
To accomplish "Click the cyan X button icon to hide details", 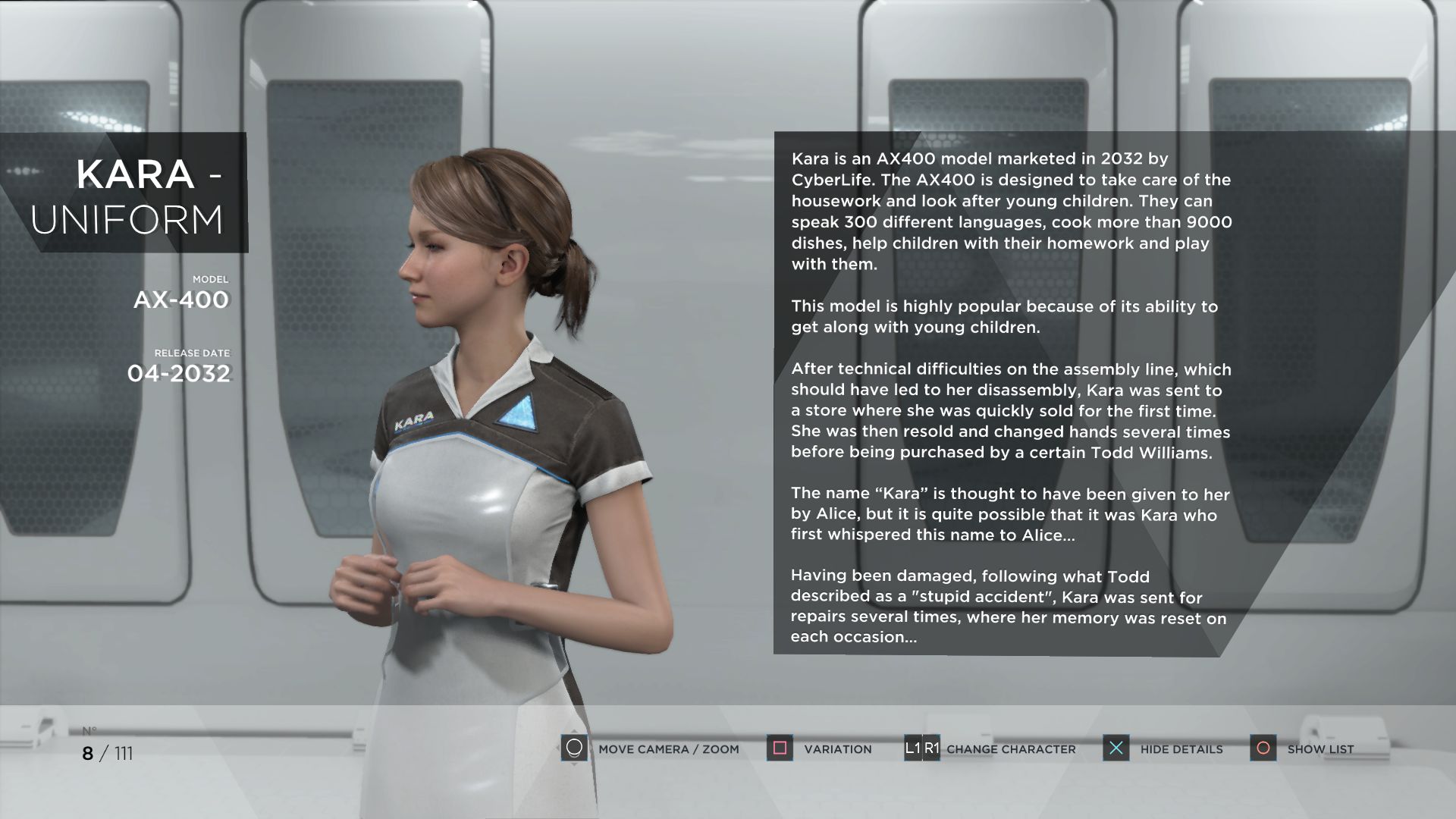I will click(x=1116, y=748).
